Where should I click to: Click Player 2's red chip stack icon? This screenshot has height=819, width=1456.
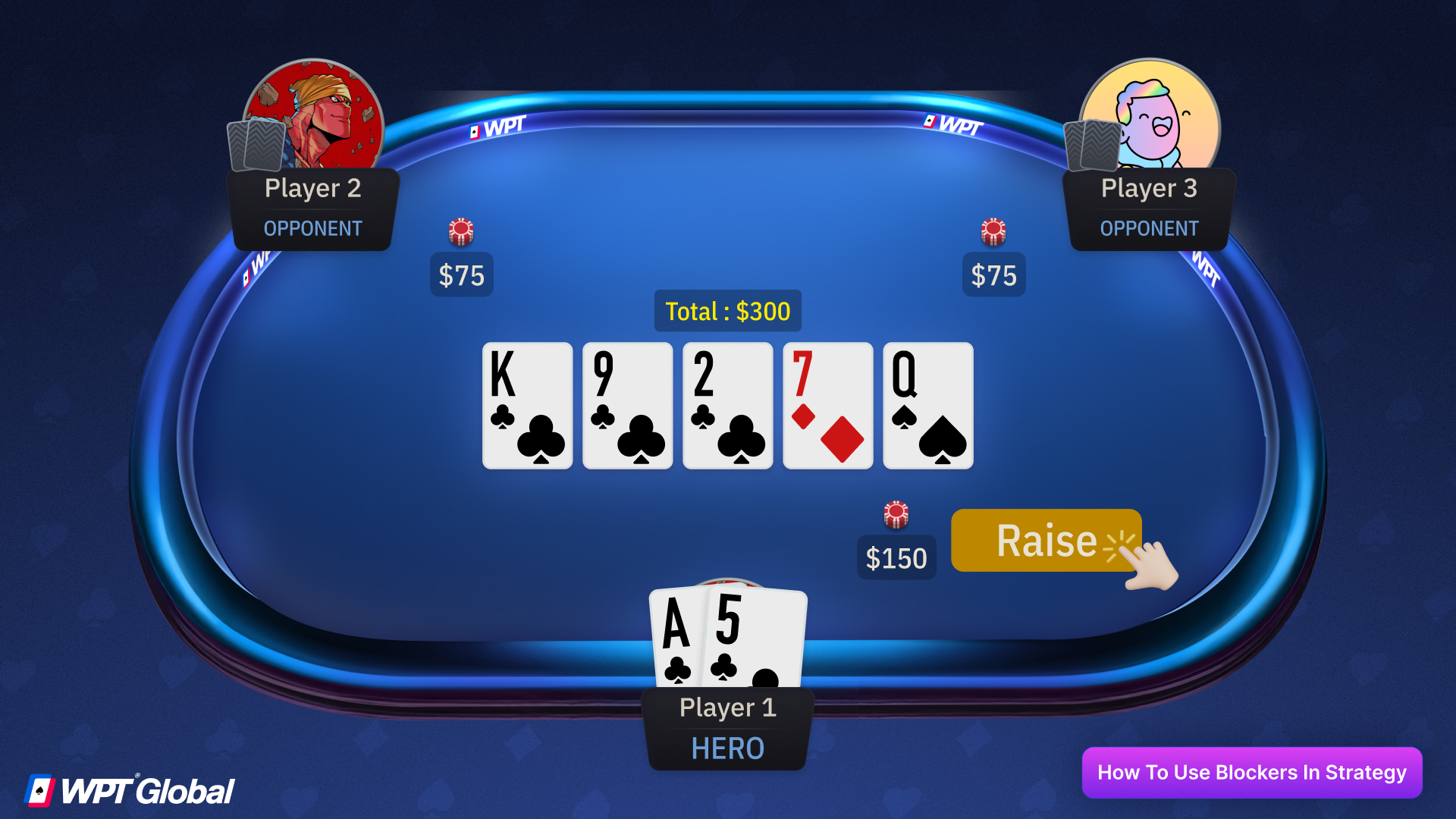461,233
